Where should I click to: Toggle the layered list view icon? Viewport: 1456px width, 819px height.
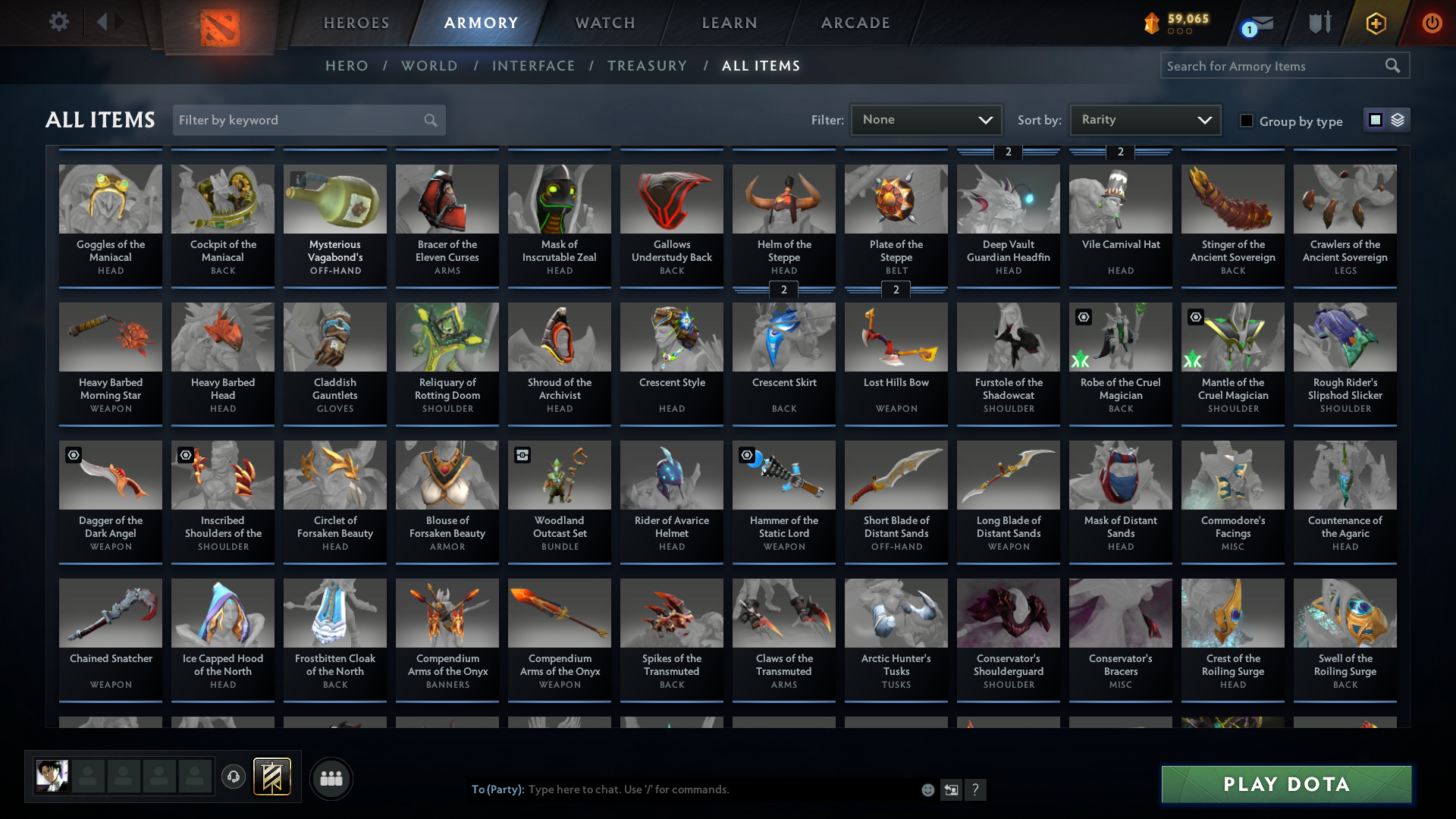click(1398, 120)
